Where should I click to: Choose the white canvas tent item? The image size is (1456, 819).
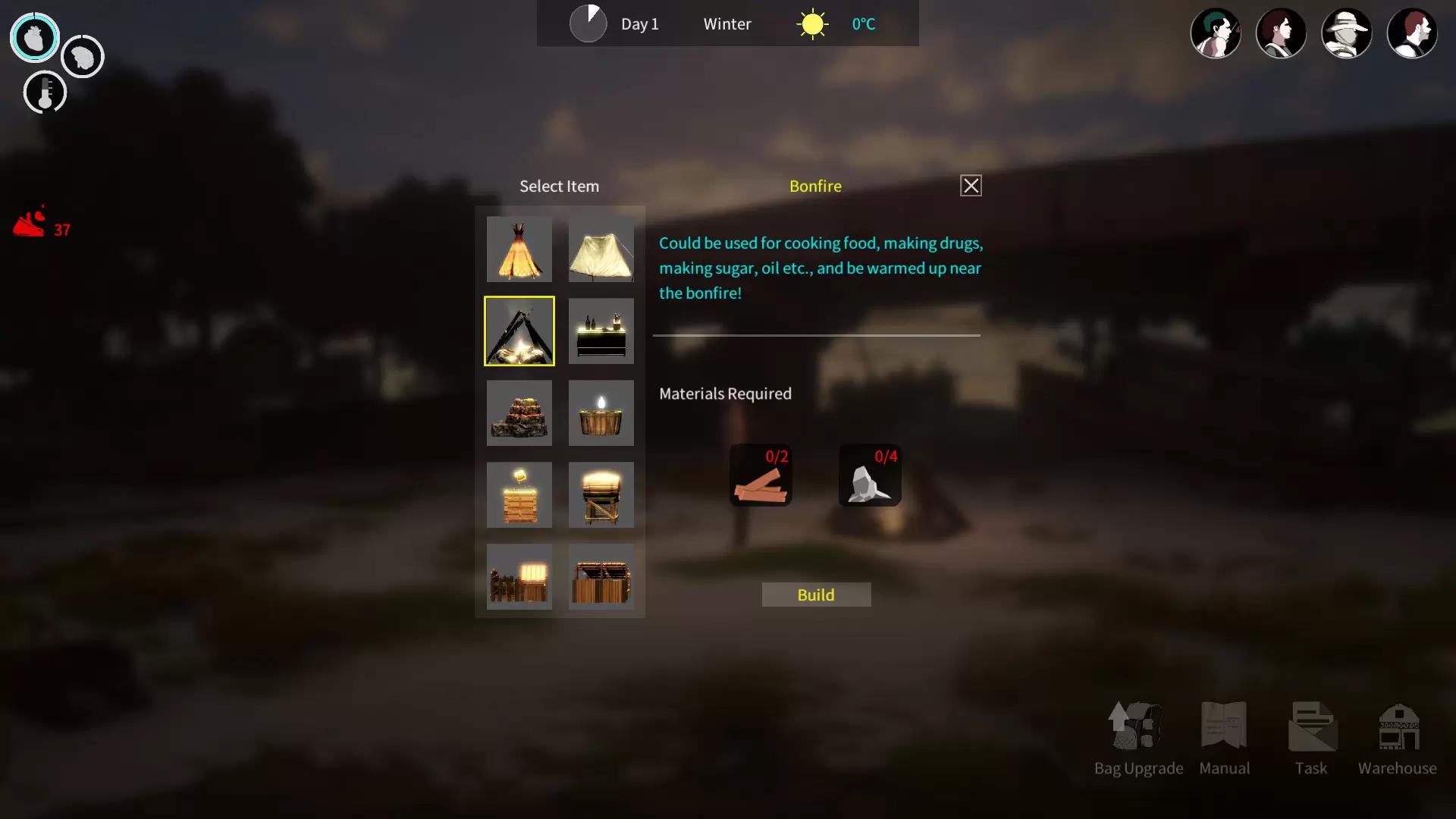click(x=601, y=249)
